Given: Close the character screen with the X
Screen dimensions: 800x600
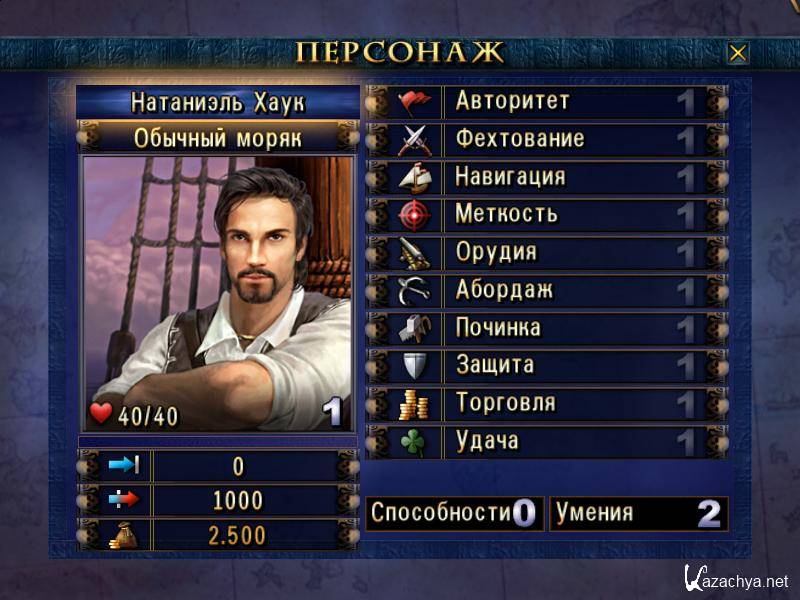Looking at the screenshot, I should pos(738,53).
